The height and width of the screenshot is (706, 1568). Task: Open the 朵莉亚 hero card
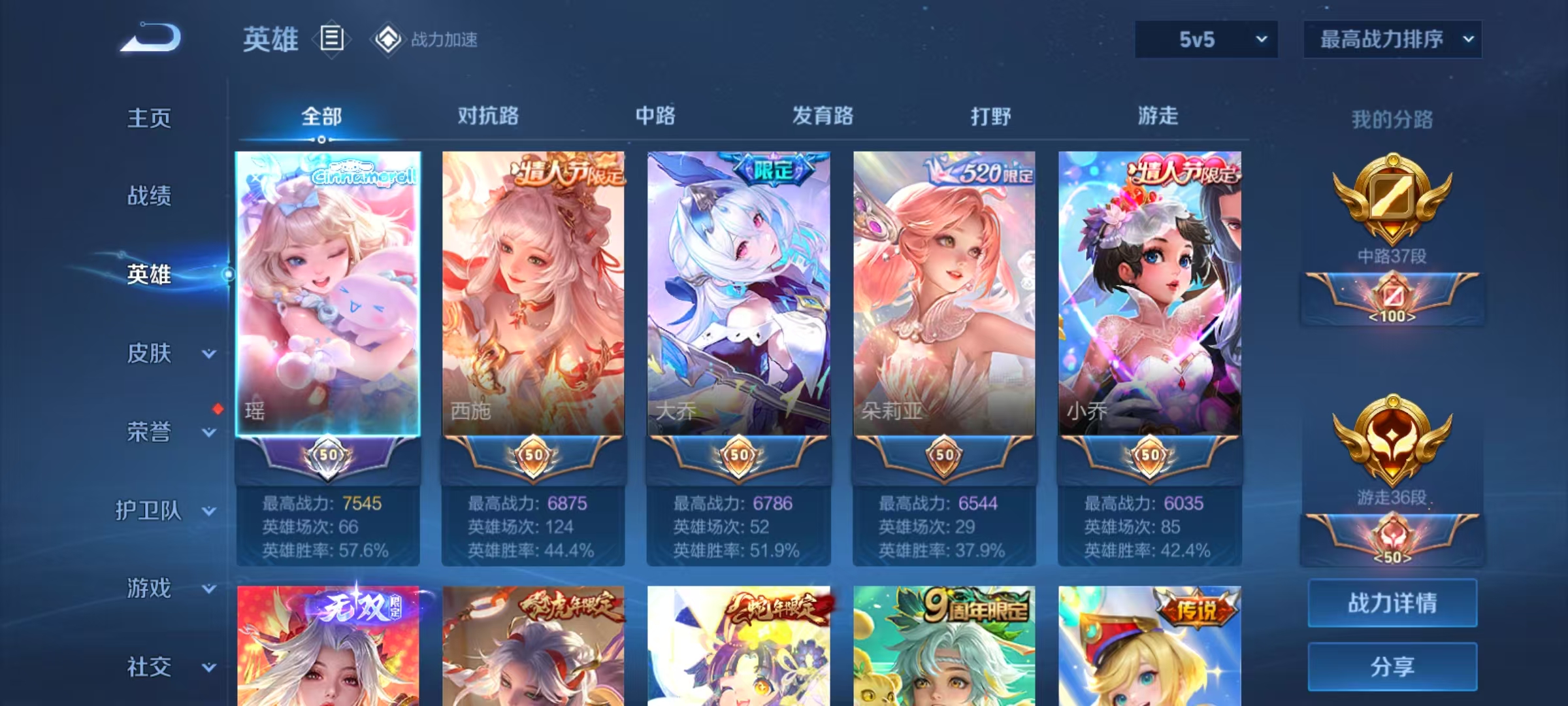click(x=944, y=294)
